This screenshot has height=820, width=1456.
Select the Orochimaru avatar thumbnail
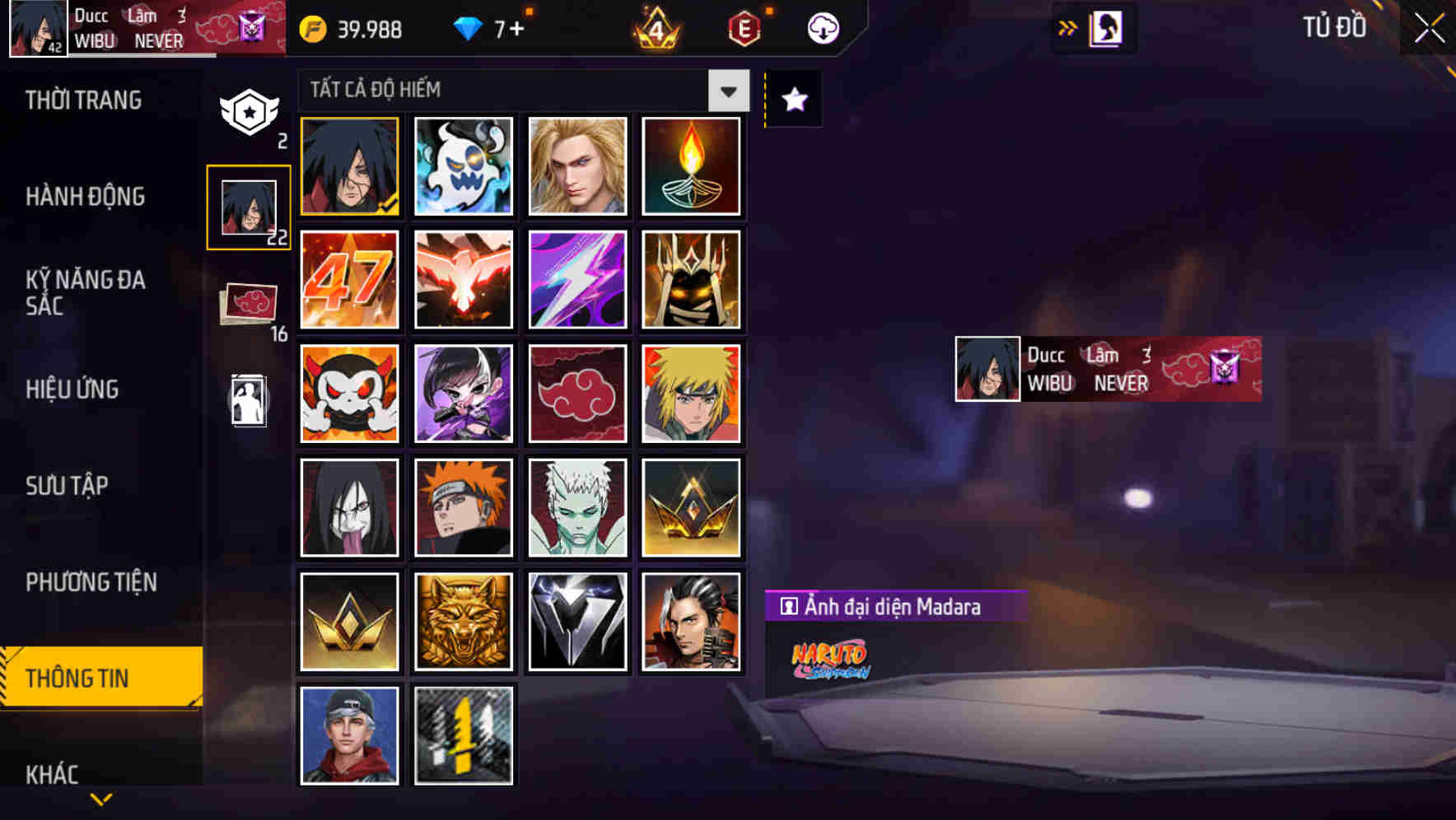pyautogui.click(x=349, y=508)
